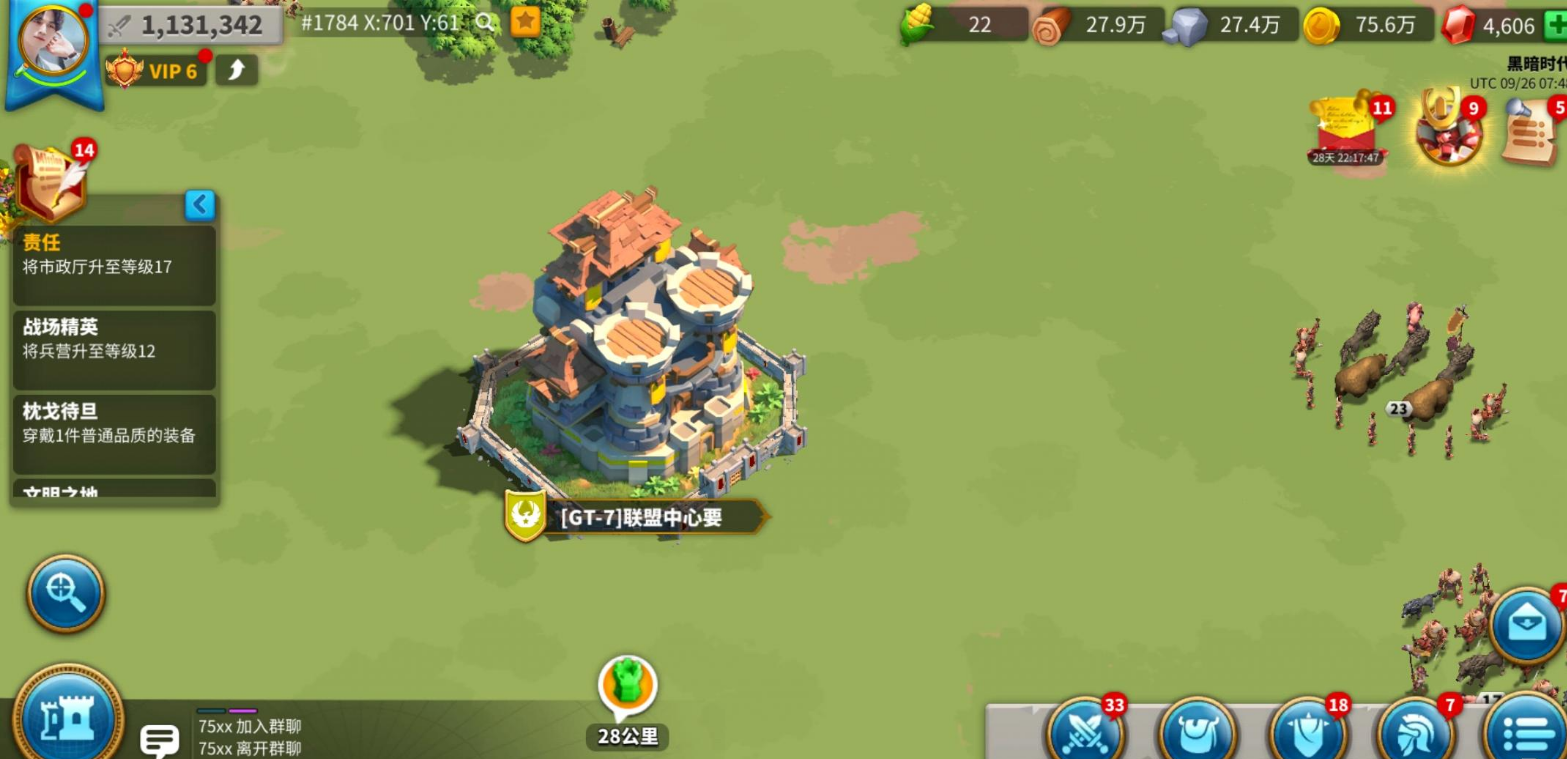Click the white up-arrow button beside VIP
1567x759 pixels.
click(237, 70)
